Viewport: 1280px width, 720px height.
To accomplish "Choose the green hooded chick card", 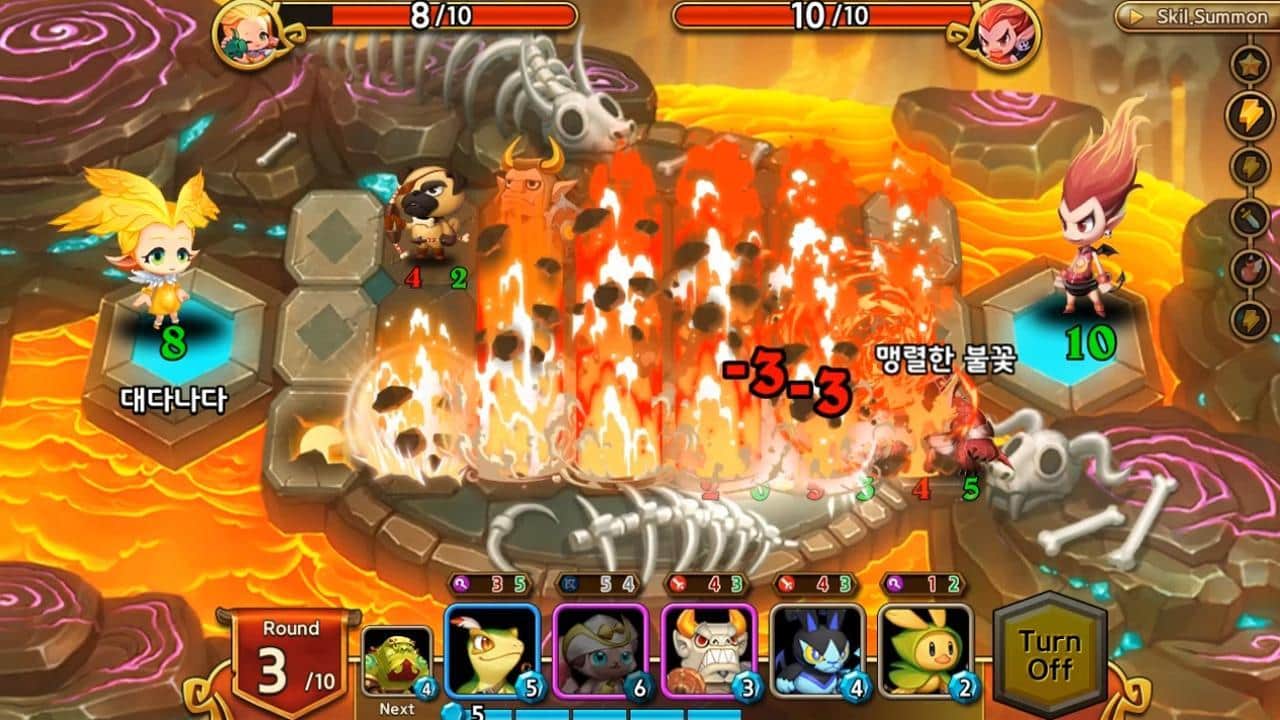I will (x=926, y=651).
